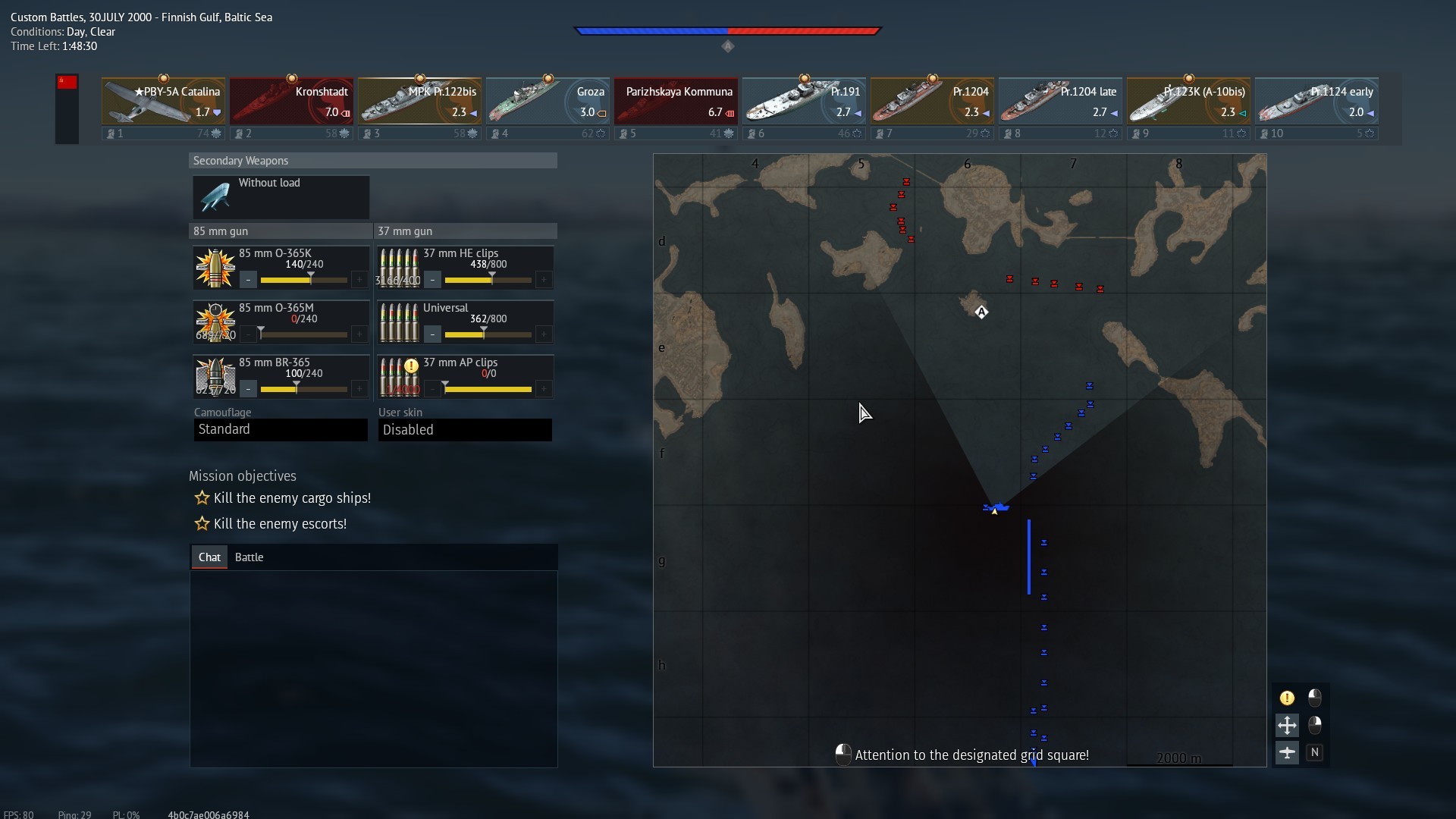Switch to the Battle tab

pos(249,557)
